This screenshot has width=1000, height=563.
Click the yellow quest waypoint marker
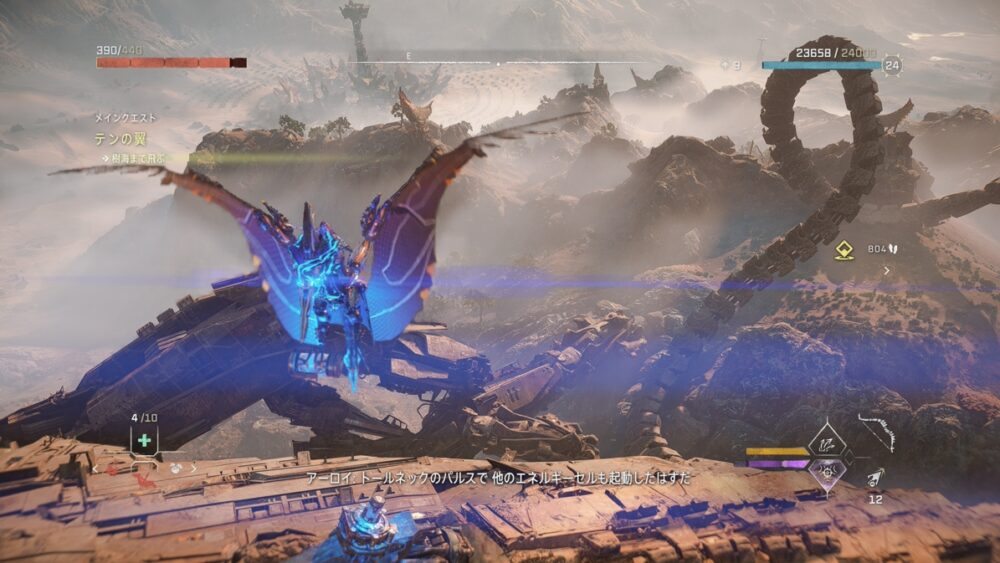point(844,250)
